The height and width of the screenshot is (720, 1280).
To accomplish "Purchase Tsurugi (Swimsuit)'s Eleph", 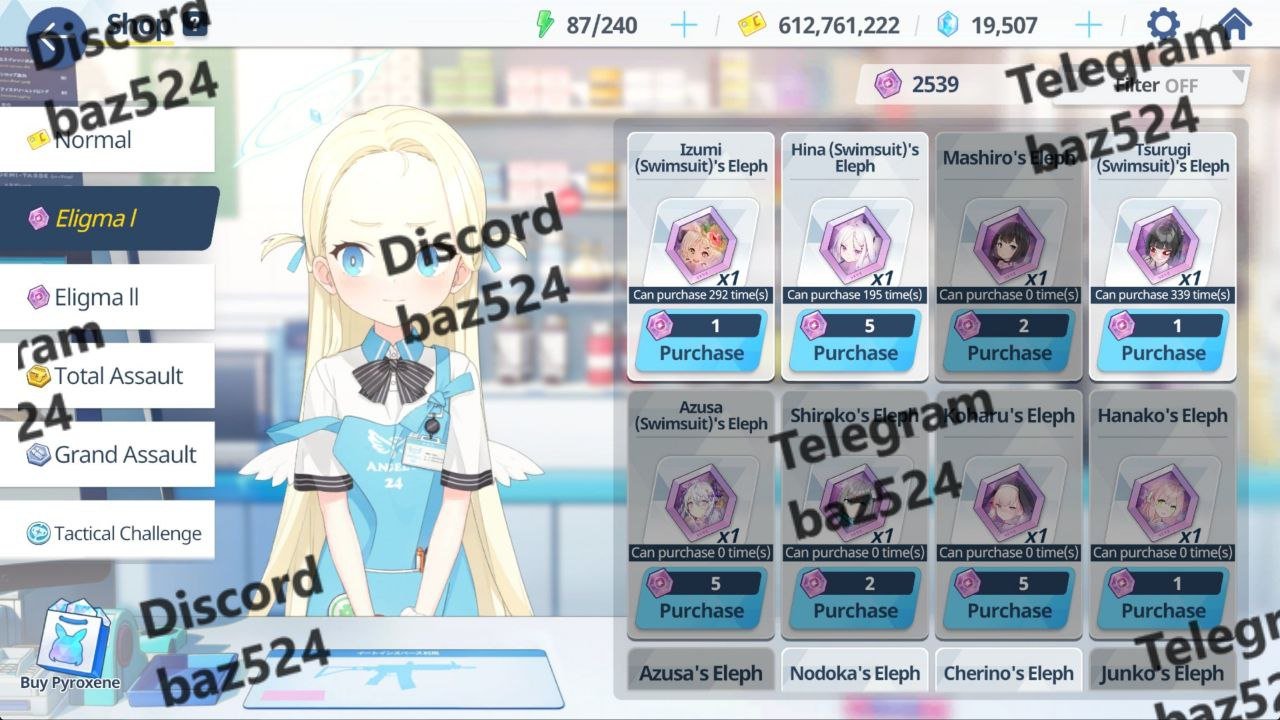I will click(x=1163, y=352).
